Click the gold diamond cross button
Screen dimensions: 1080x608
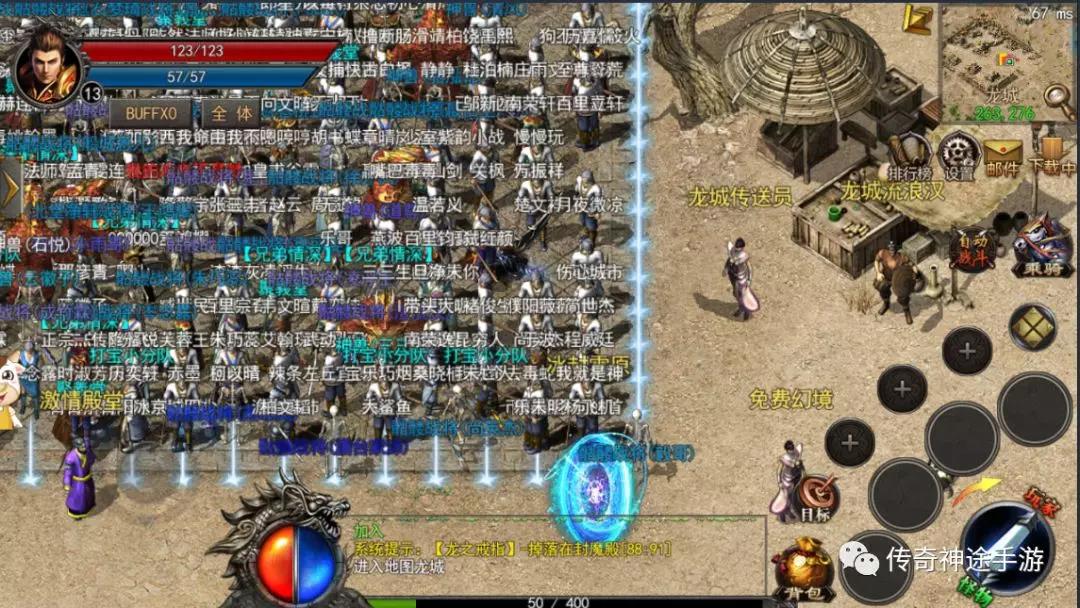[1032, 327]
